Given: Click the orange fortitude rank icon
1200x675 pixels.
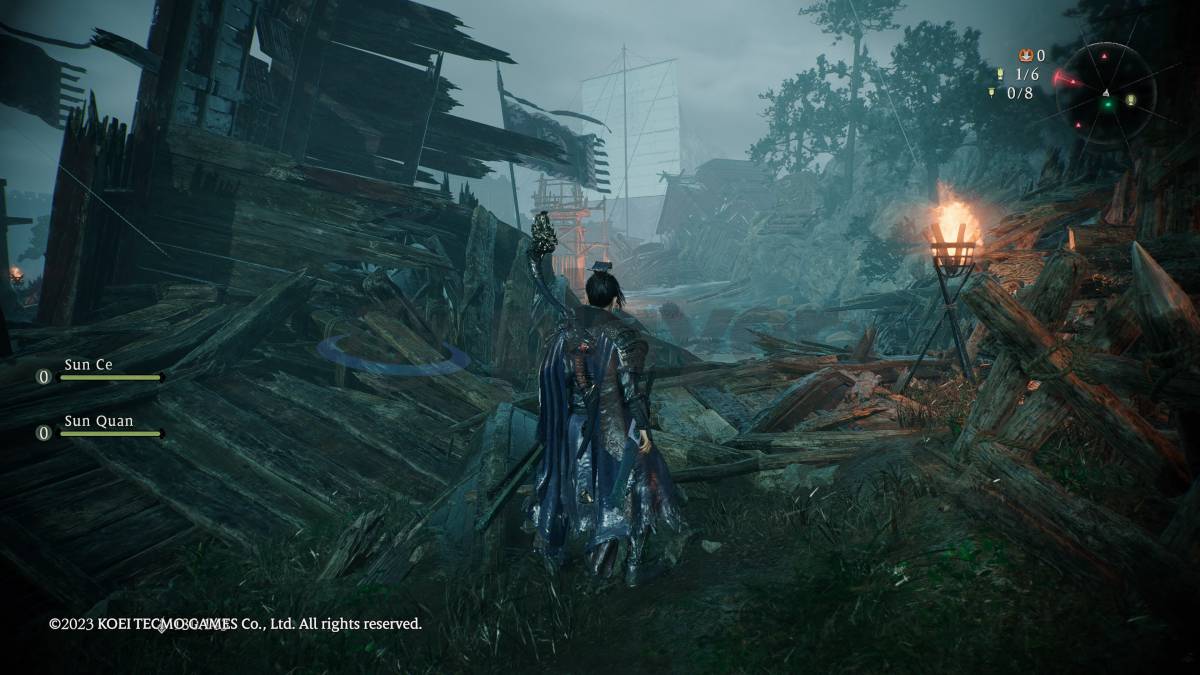Looking at the screenshot, I should point(1025,56).
